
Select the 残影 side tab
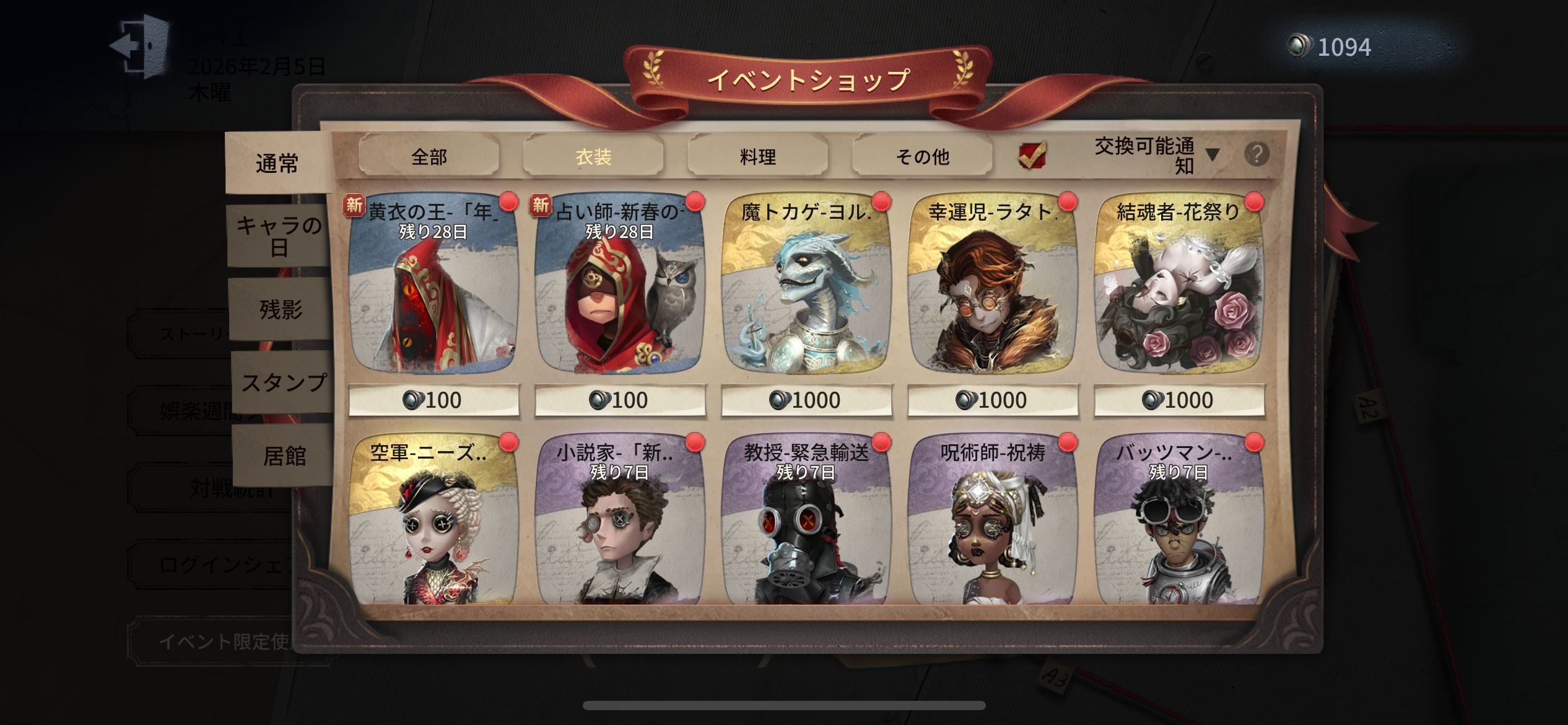281,309
